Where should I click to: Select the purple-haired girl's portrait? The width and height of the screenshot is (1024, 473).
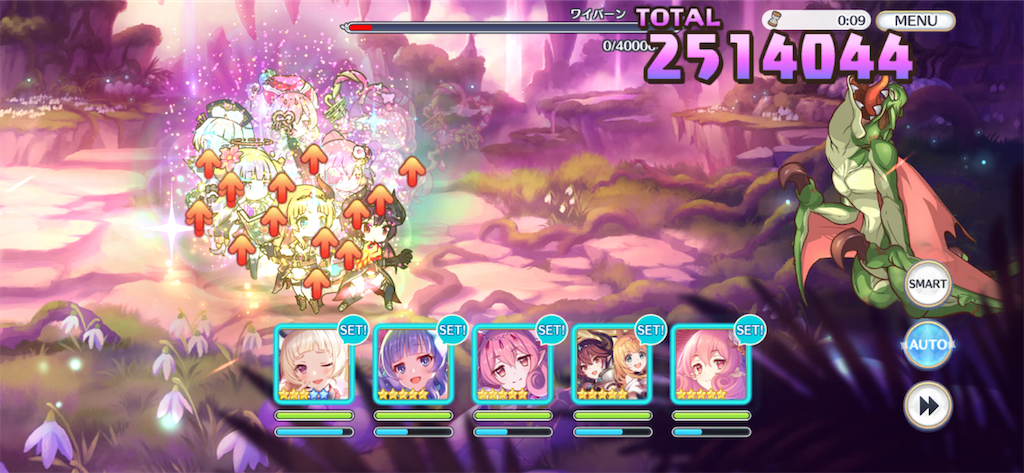click(413, 363)
